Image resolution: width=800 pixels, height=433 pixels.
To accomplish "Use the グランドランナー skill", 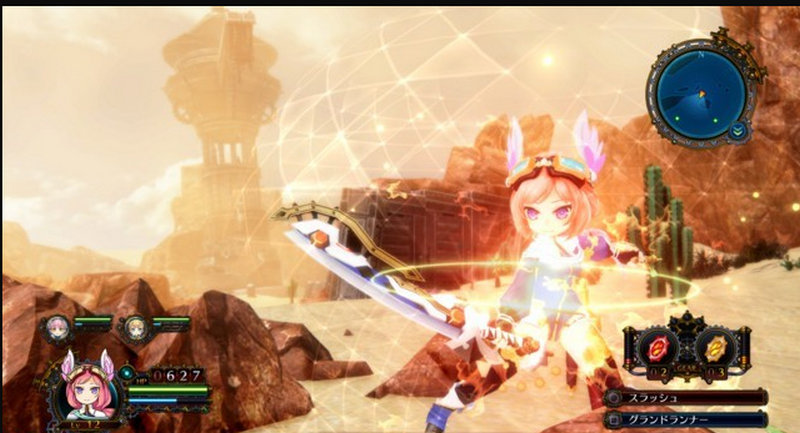I will pyautogui.click(x=686, y=419).
